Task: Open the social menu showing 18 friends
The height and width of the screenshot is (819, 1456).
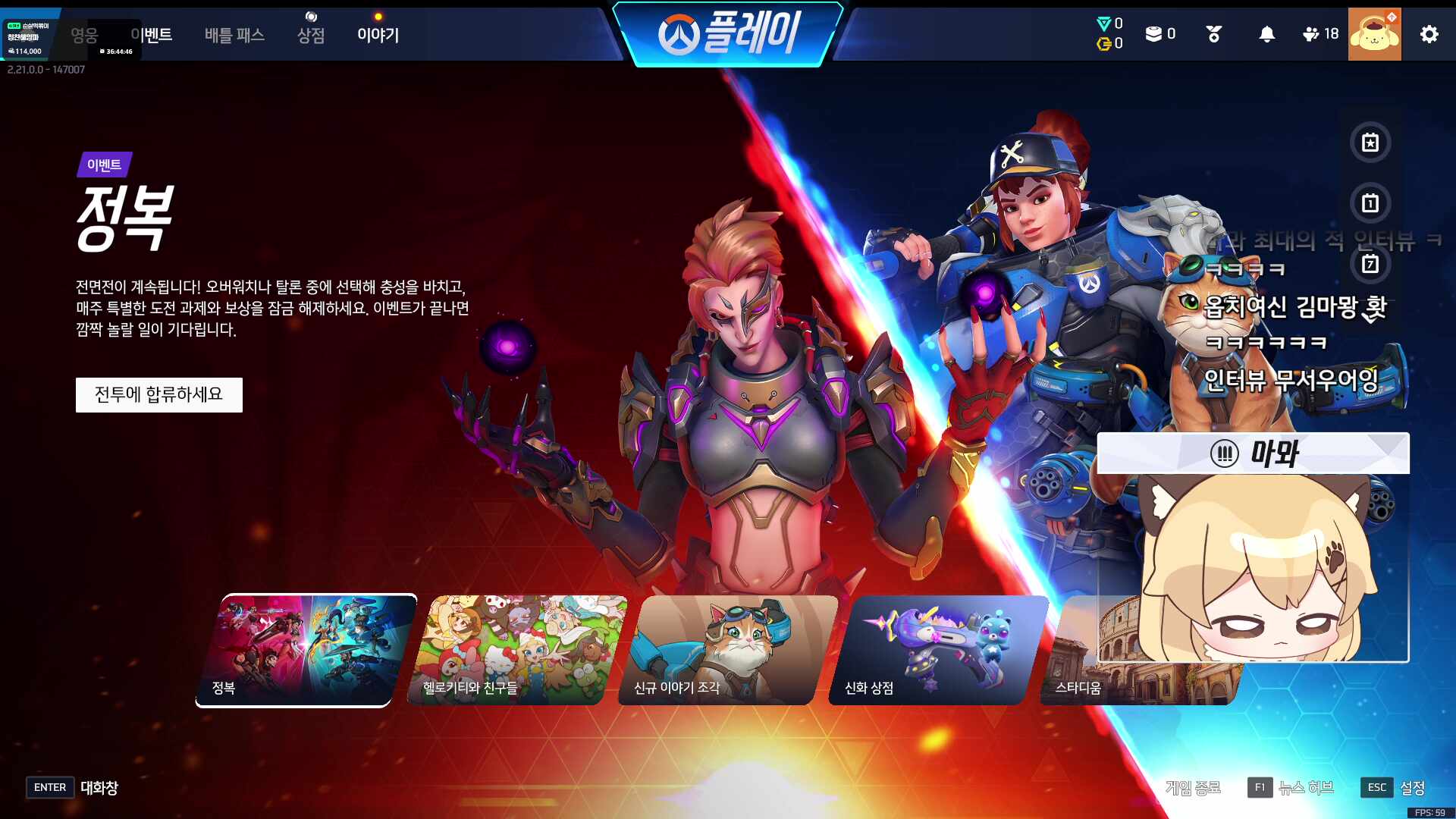Action: click(x=1310, y=33)
